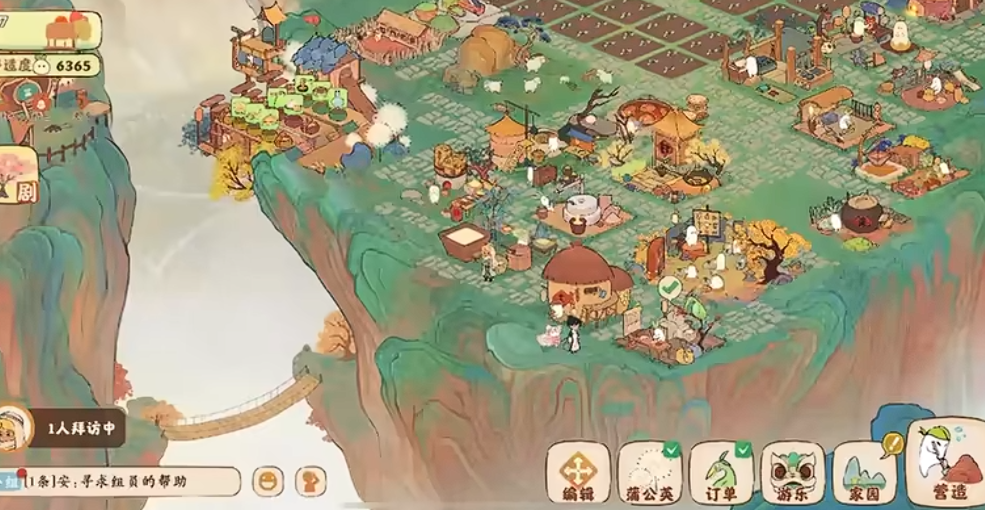Screen dimensions: 985x510
Task: Open the 编辑 edit layout mode
Action: click(x=578, y=473)
